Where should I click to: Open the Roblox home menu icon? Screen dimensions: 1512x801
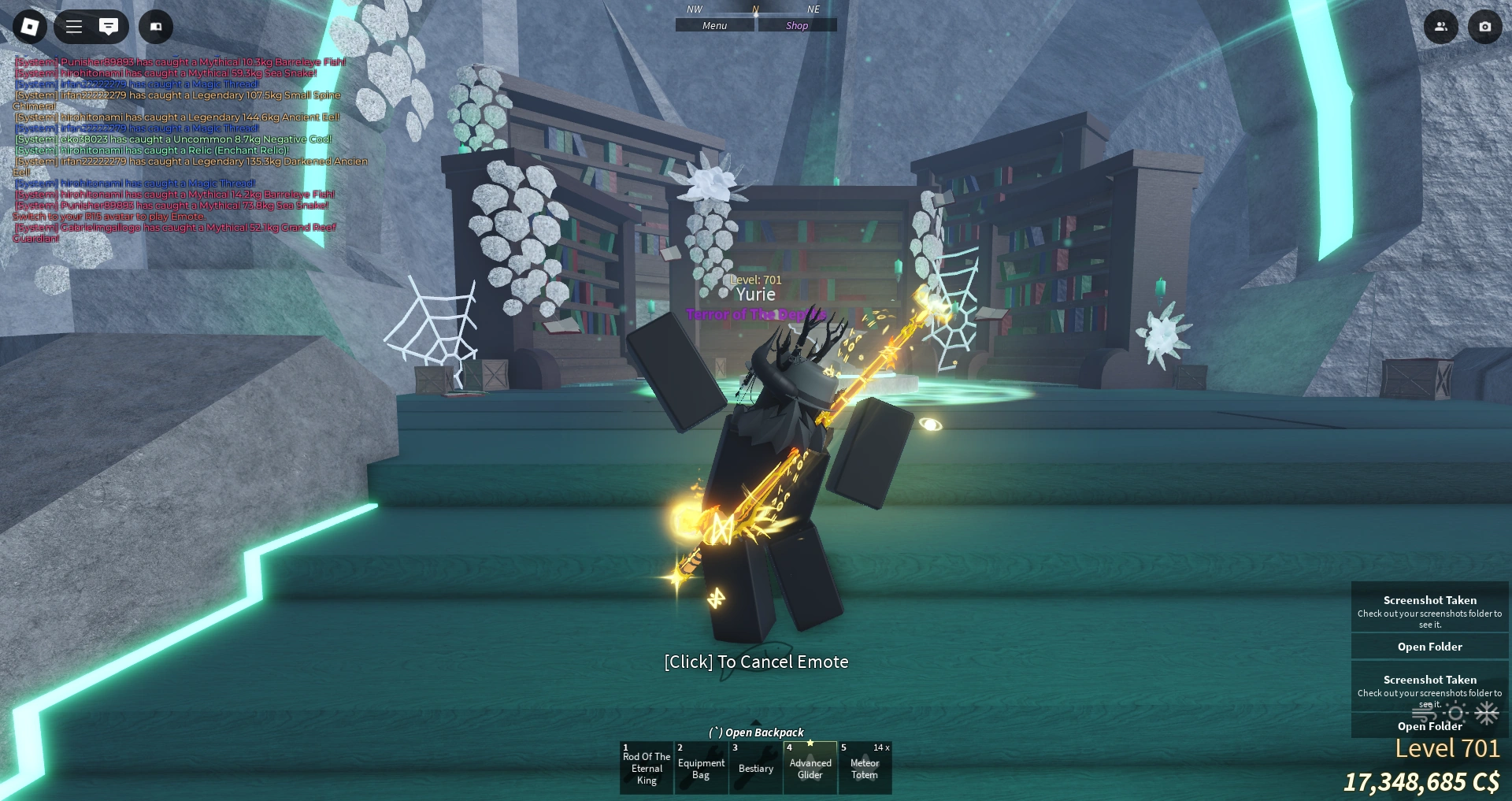point(29,26)
